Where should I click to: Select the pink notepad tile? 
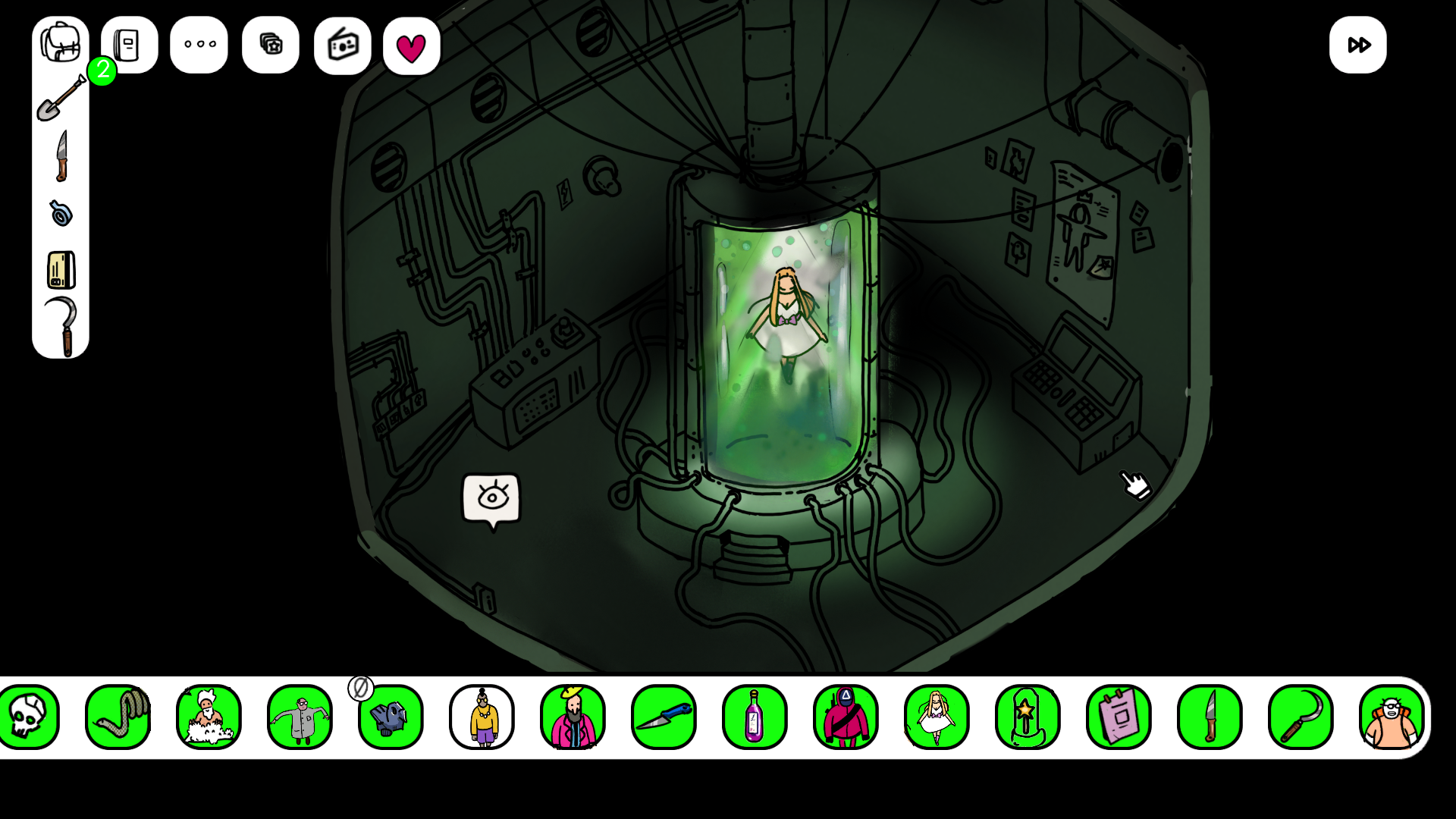1119,717
